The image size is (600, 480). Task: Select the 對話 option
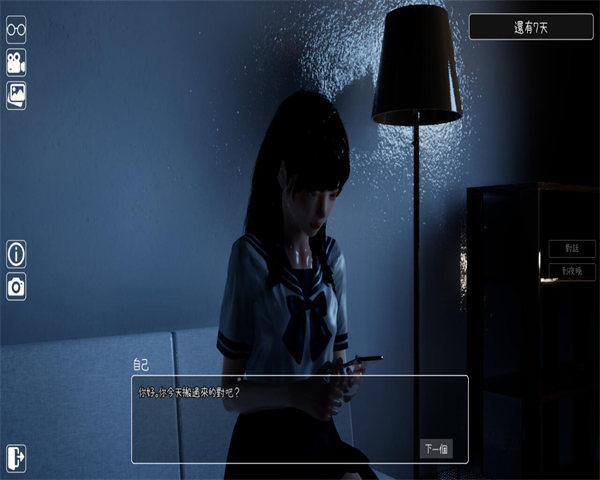tap(572, 249)
